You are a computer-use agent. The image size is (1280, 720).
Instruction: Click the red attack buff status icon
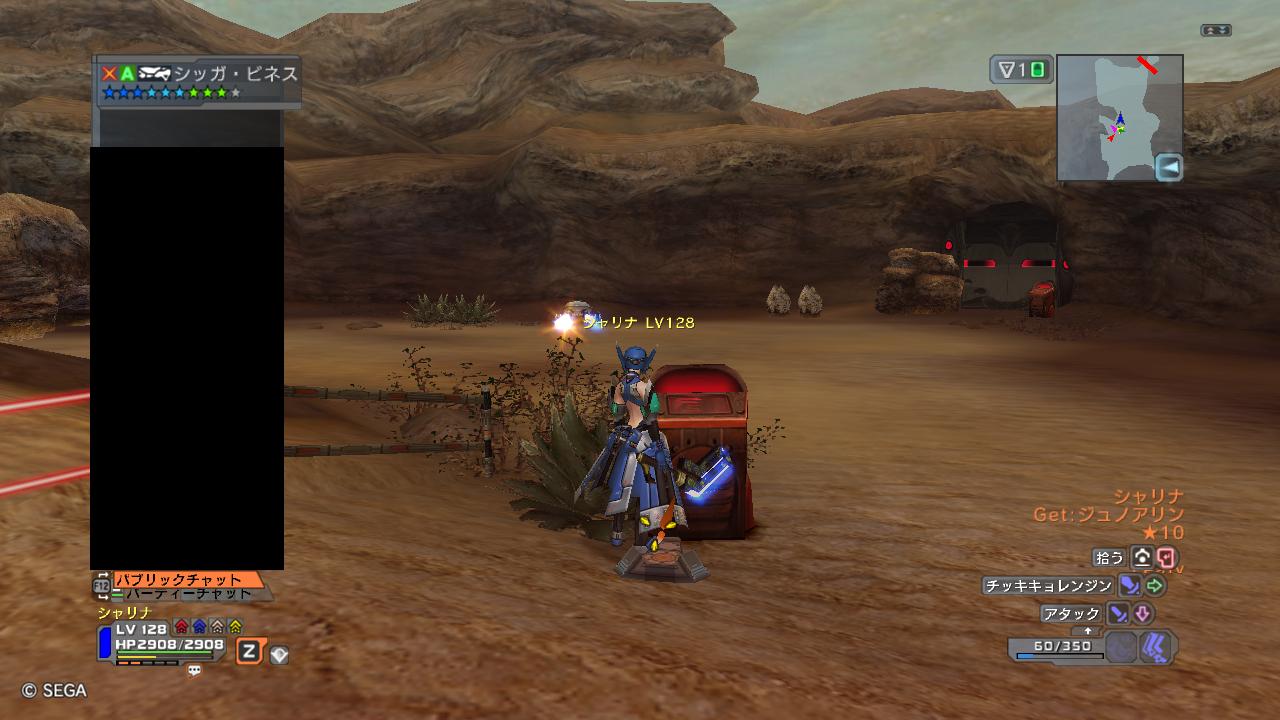click(181, 627)
